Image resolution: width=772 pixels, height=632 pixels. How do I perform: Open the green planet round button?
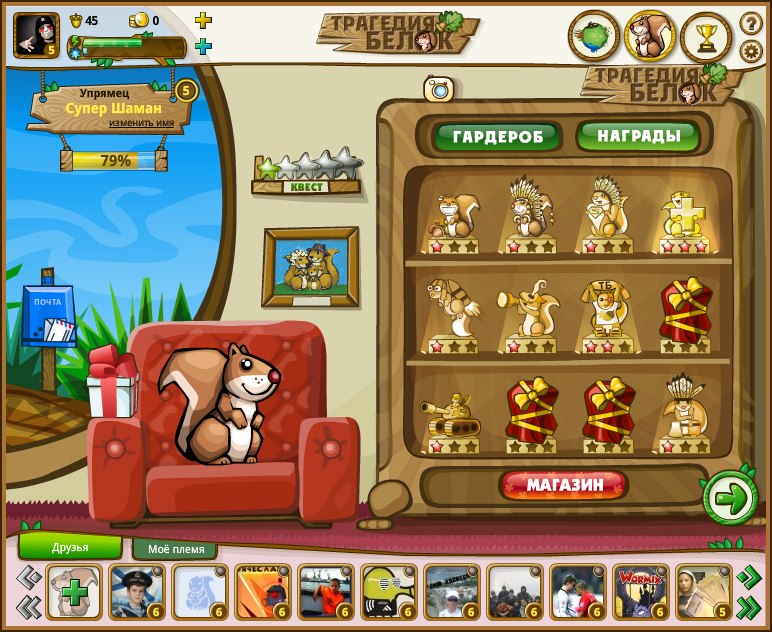click(x=594, y=37)
